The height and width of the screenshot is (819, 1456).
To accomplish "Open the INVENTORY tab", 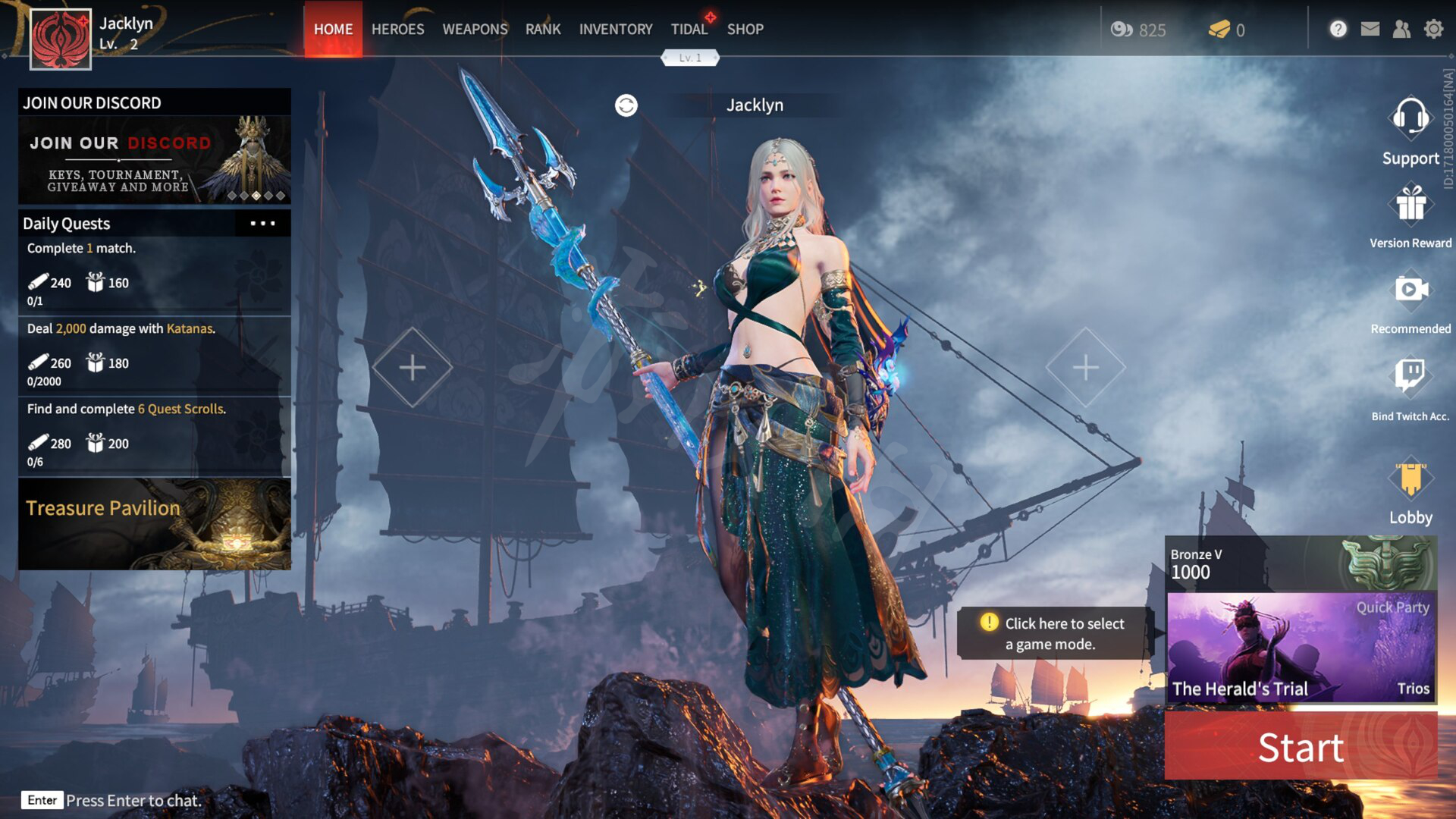I will click(x=615, y=30).
